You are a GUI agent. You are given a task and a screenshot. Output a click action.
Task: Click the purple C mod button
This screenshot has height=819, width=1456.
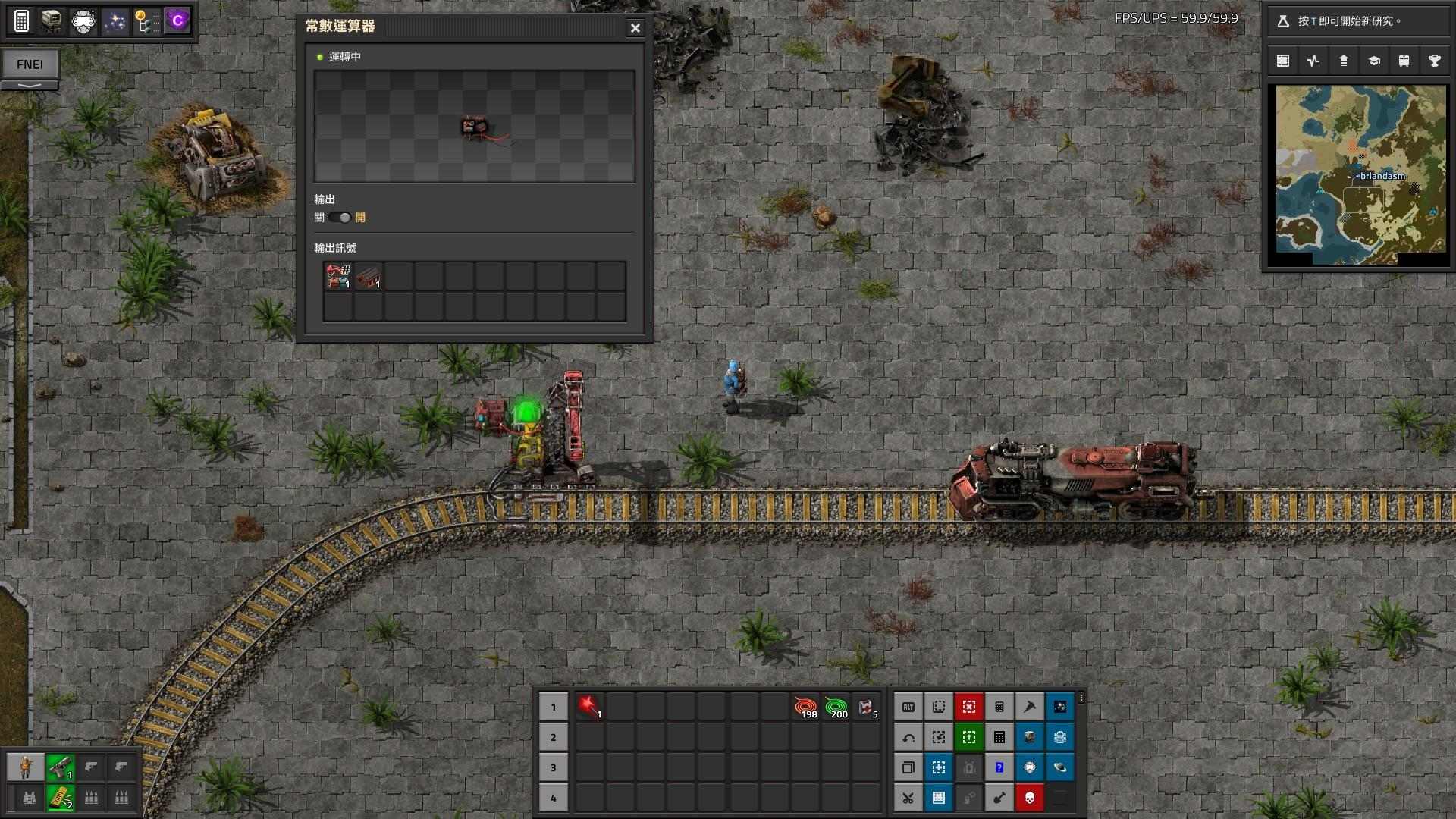(177, 20)
